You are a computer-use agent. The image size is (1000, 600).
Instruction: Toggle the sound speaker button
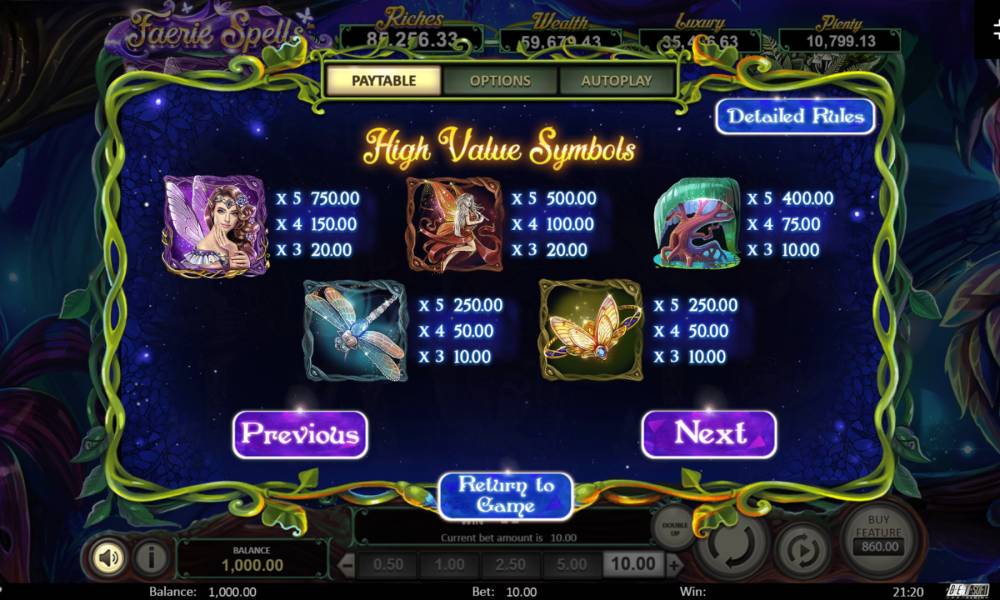pyautogui.click(x=108, y=556)
